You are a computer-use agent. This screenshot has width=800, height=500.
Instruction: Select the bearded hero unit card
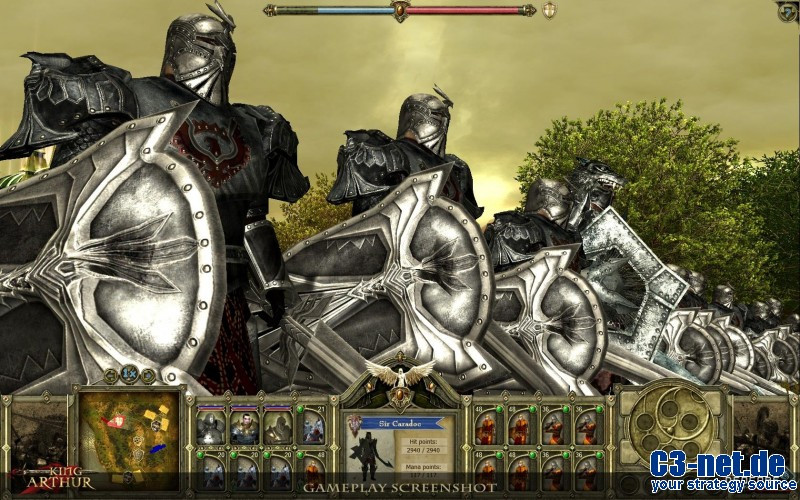(245, 426)
